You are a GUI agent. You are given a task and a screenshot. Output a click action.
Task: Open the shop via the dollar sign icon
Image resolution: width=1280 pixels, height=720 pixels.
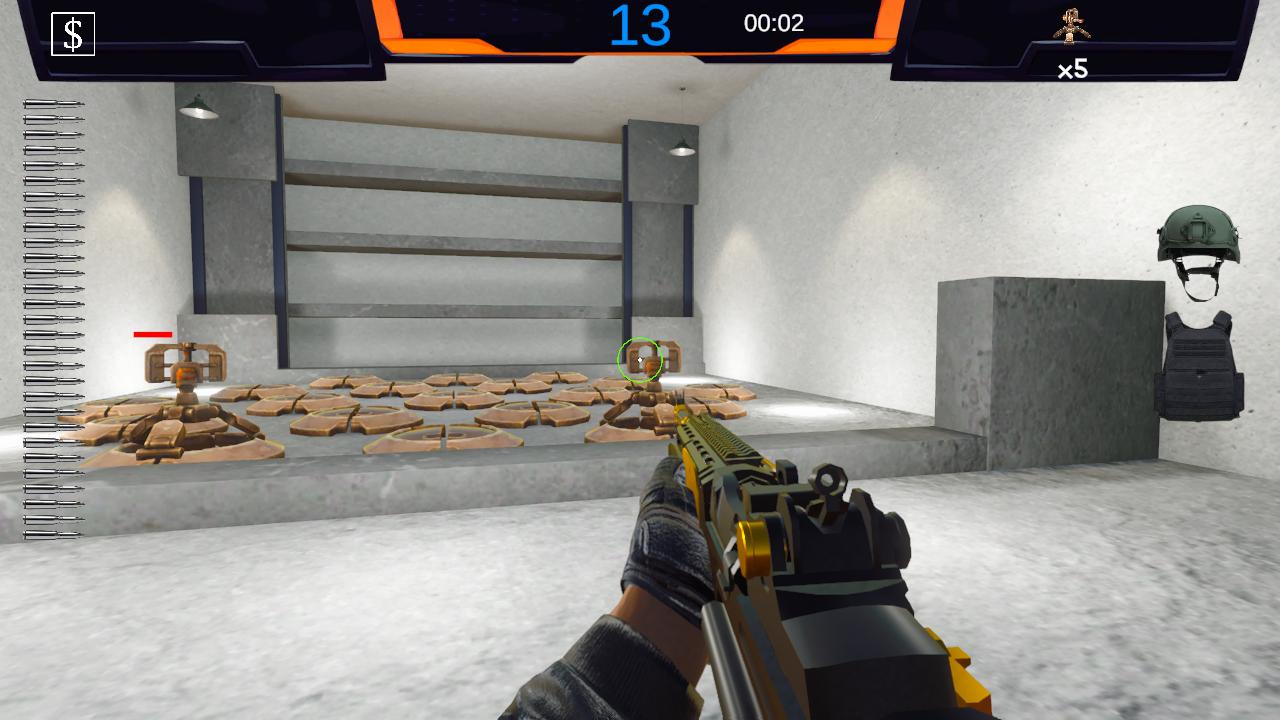click(x=72, y=34)
